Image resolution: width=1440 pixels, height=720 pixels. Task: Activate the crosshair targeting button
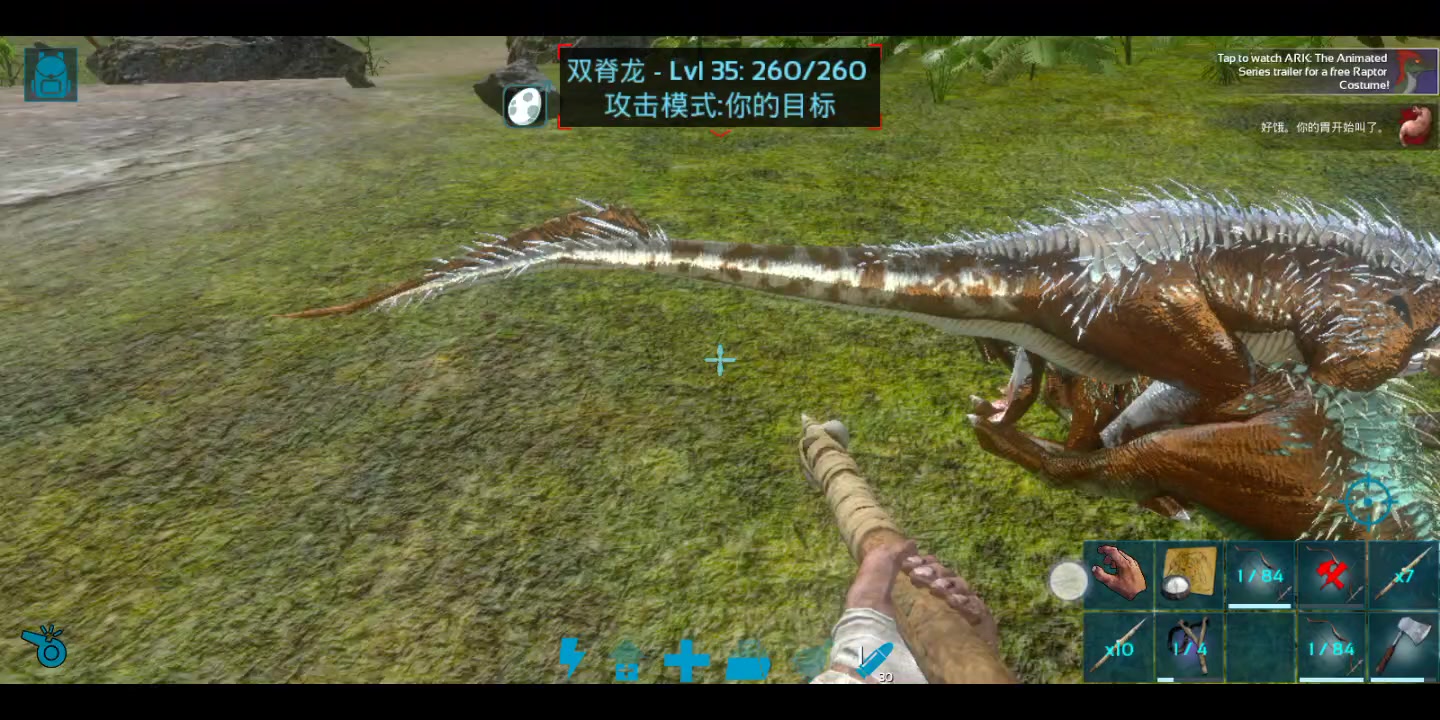pos(1367,500)
